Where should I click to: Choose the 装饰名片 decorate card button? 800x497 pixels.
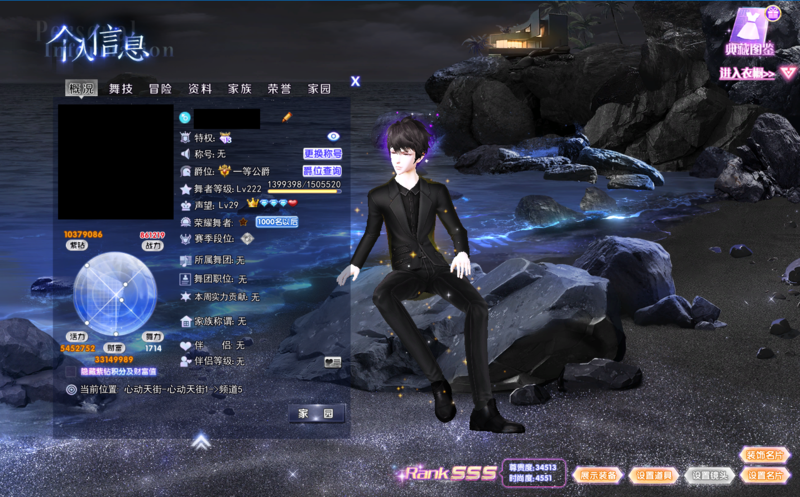click(765, 456)
